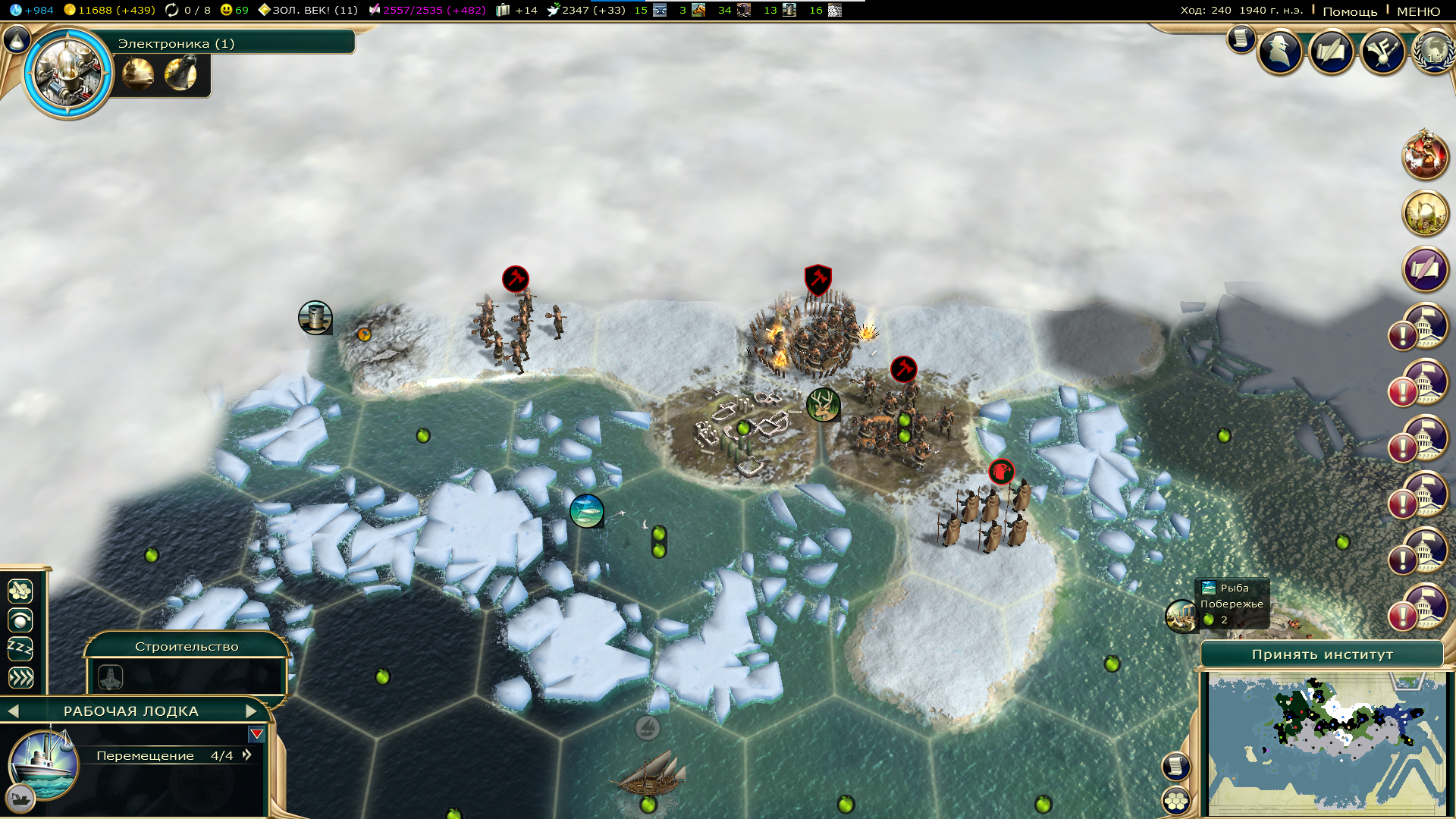The image size is (1456, 819).
Task: Open the Электроника research panel
Action: (x=176, y=43)
